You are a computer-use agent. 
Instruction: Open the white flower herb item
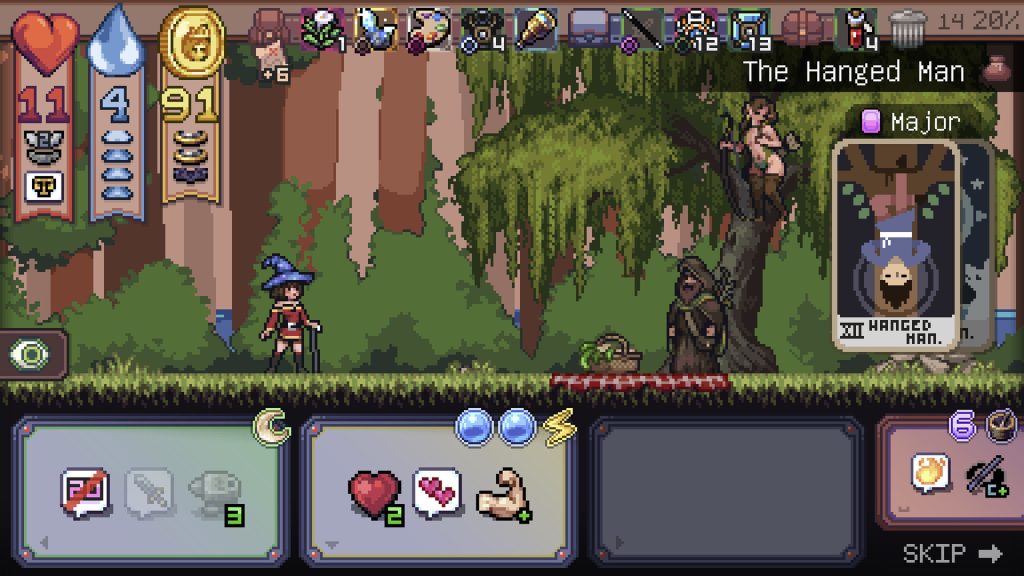click(322, 28)
